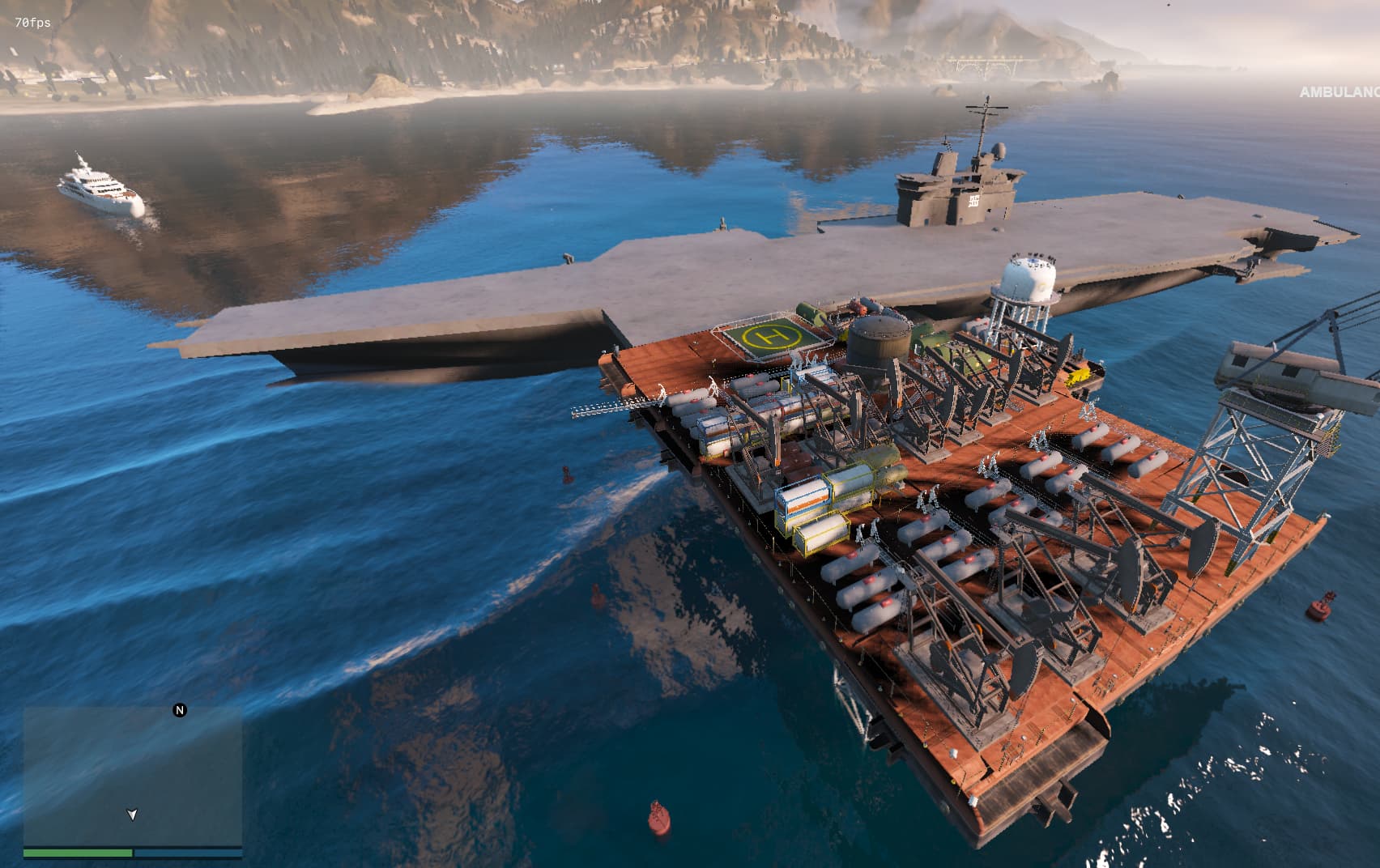The image size is (1380, 868).
Task: Click the green health bar below the minimap
Action: [x=77, y=854]
